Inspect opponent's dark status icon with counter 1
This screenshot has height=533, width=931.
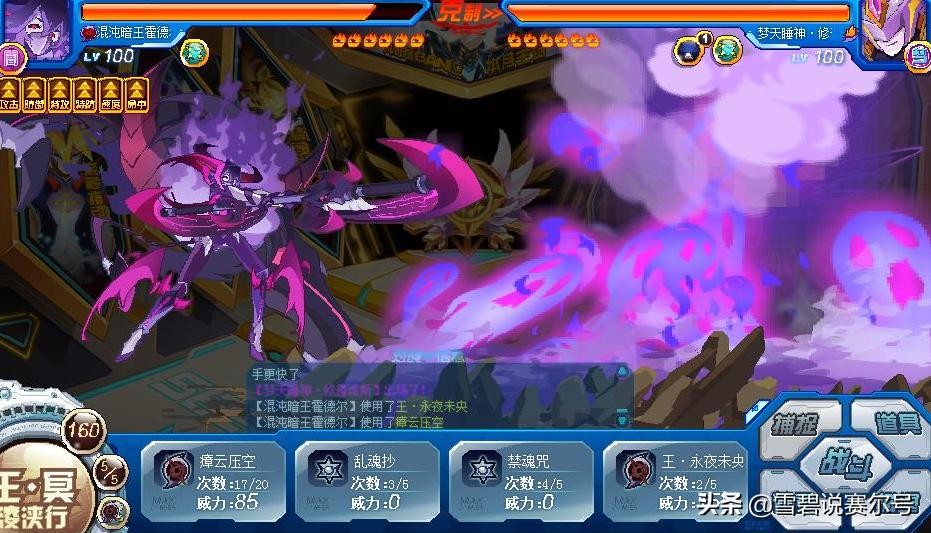click(689, 51)
